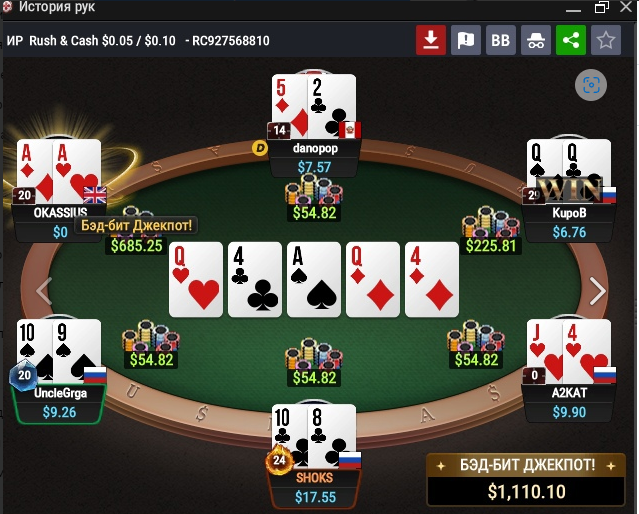
Task: Select player UncleGrga's nameplate
Action: [58, 402]
